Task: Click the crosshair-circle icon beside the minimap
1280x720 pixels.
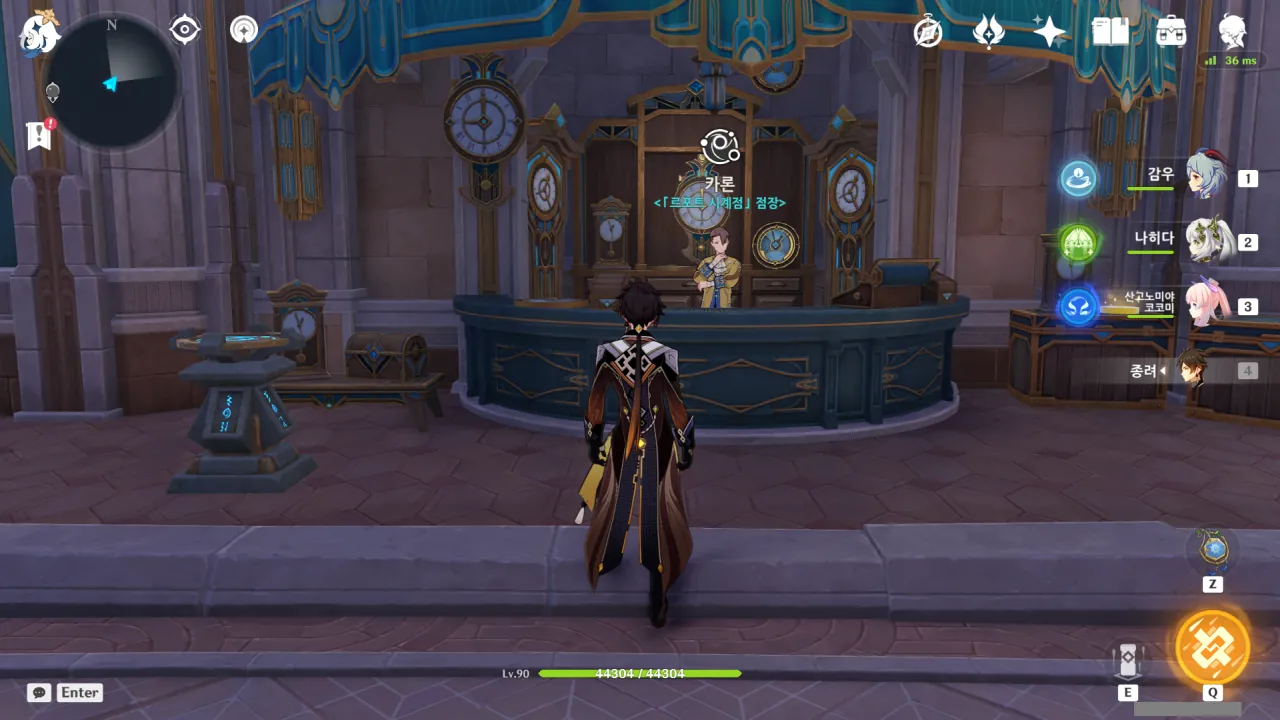Action: (x=185, y=30)
